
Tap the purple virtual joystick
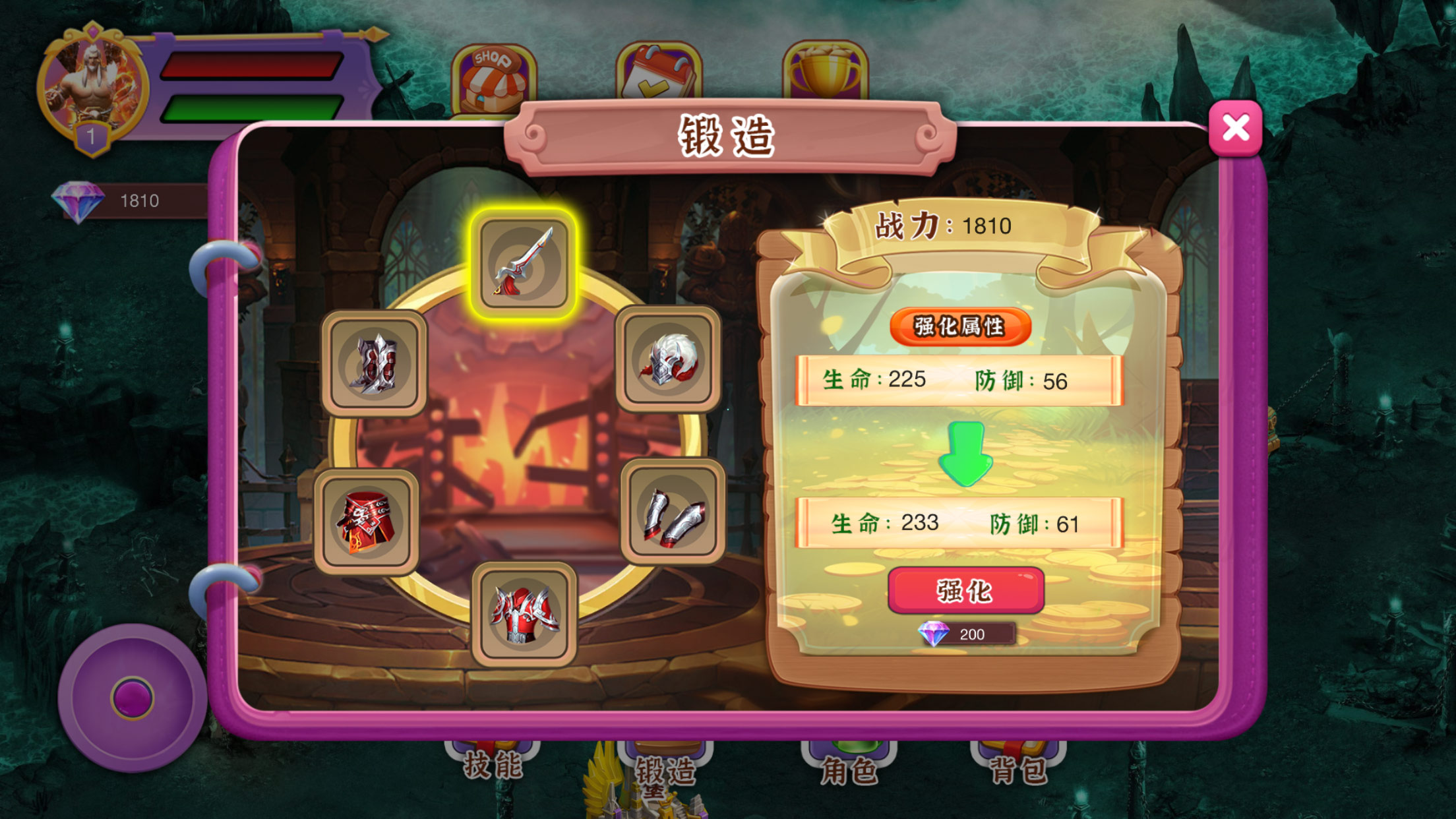coord(133,698)
